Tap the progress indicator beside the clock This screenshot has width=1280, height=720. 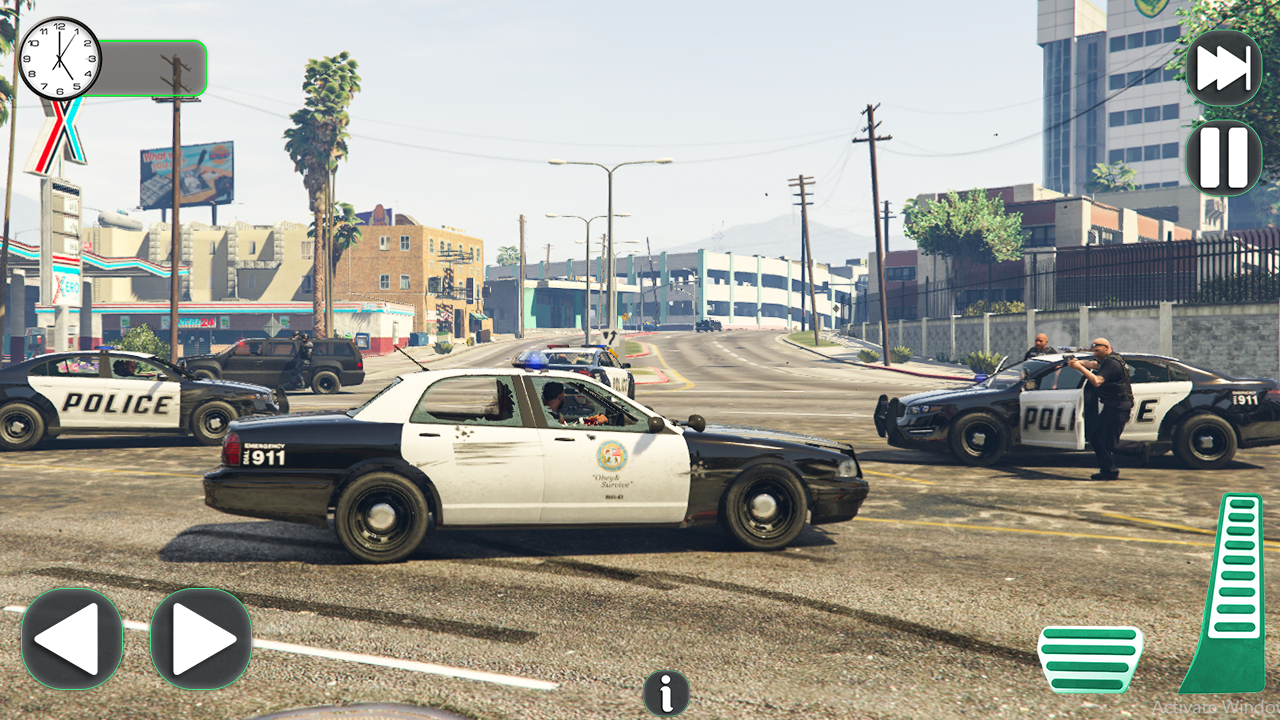tap(155, 65)
